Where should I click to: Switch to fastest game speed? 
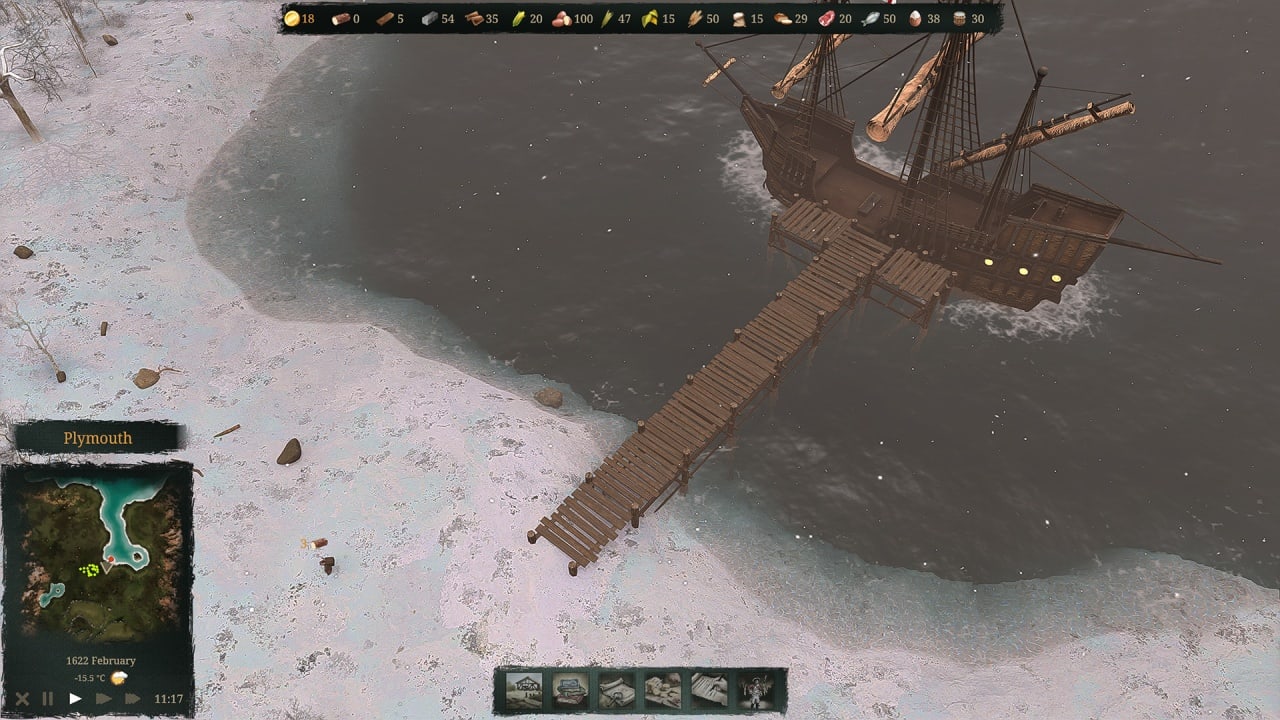(x=132, y=699)
